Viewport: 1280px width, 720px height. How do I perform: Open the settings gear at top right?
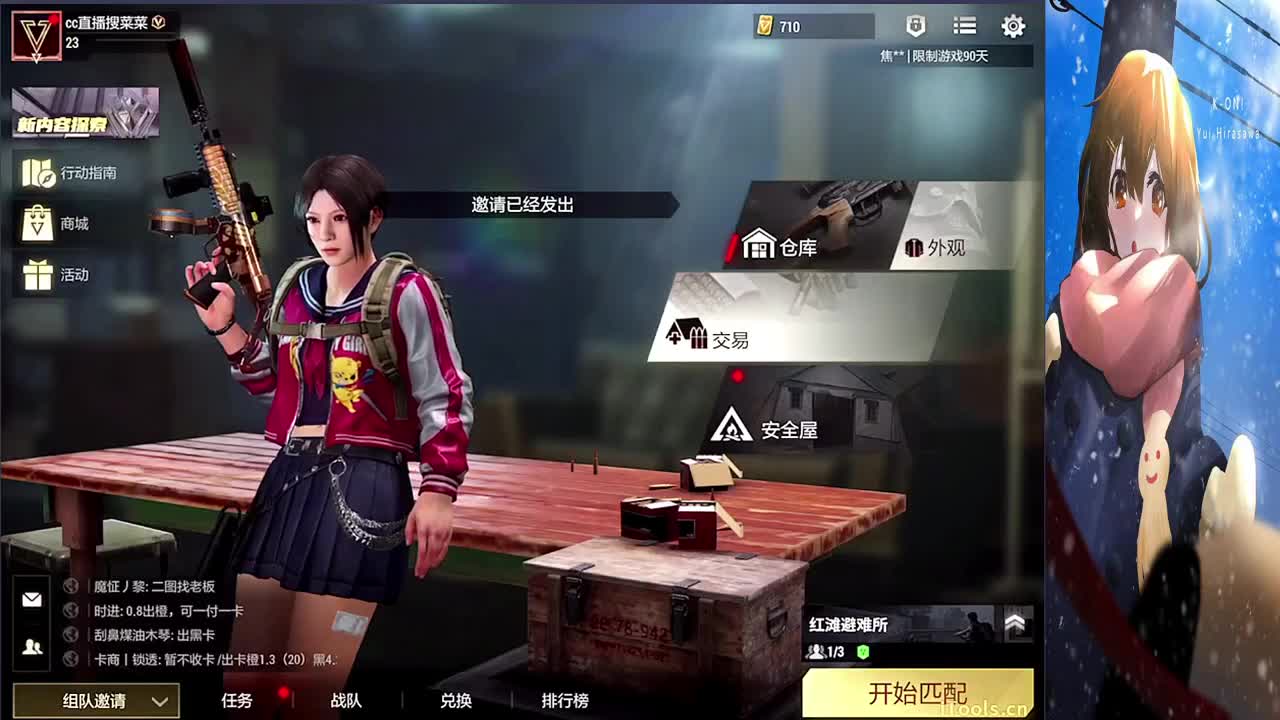click(x=1014, y=27)
